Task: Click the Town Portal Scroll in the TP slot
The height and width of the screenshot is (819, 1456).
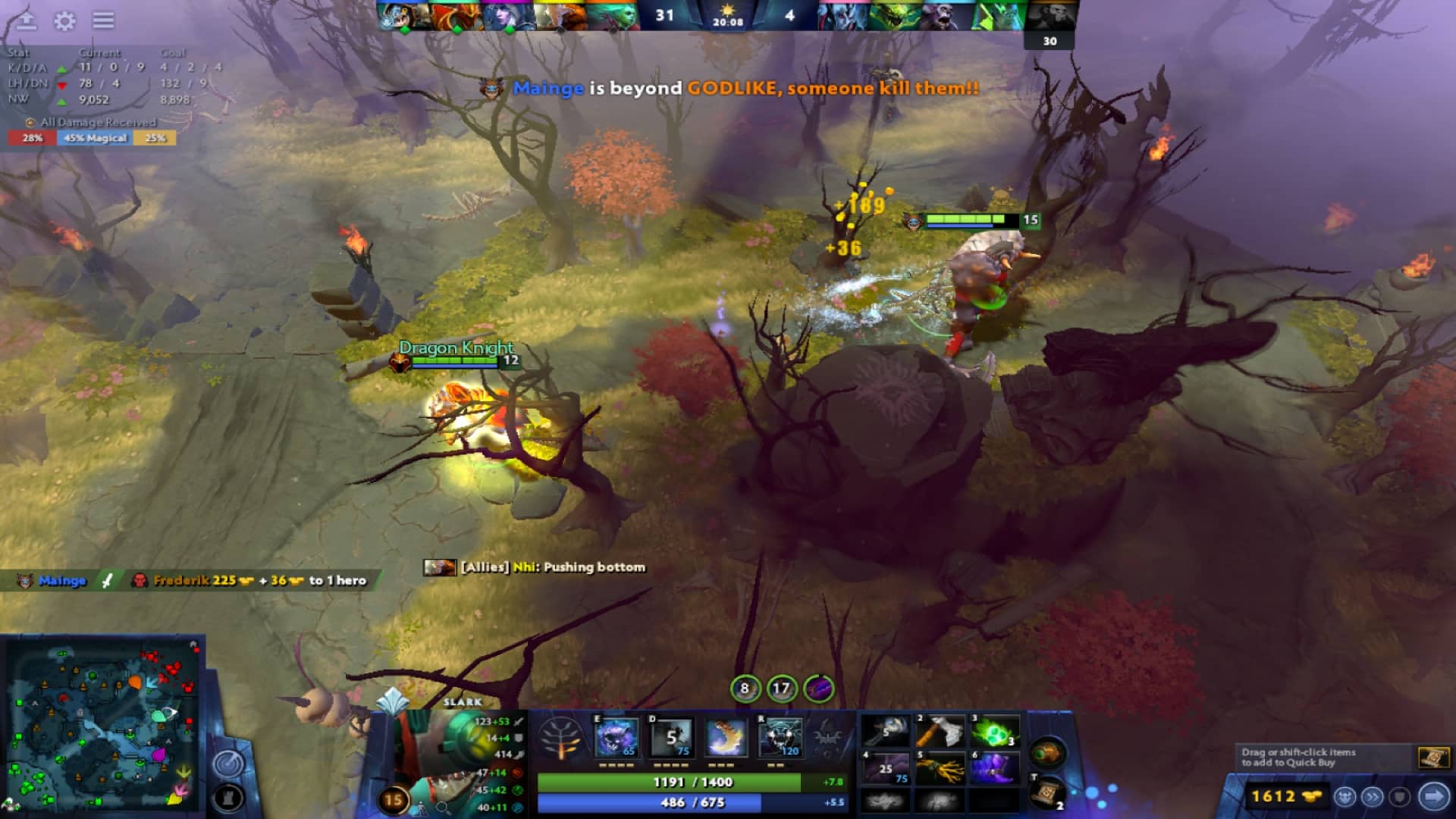Action: click(x=1047, y=794)
